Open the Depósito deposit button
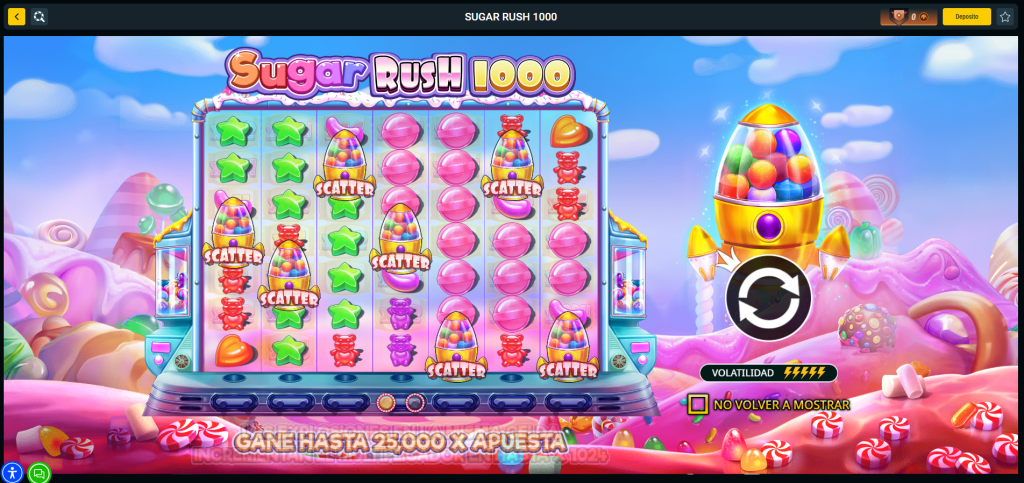Image resolution: width=1024 pixels, height=483 pixels. [x=966, y=17]
